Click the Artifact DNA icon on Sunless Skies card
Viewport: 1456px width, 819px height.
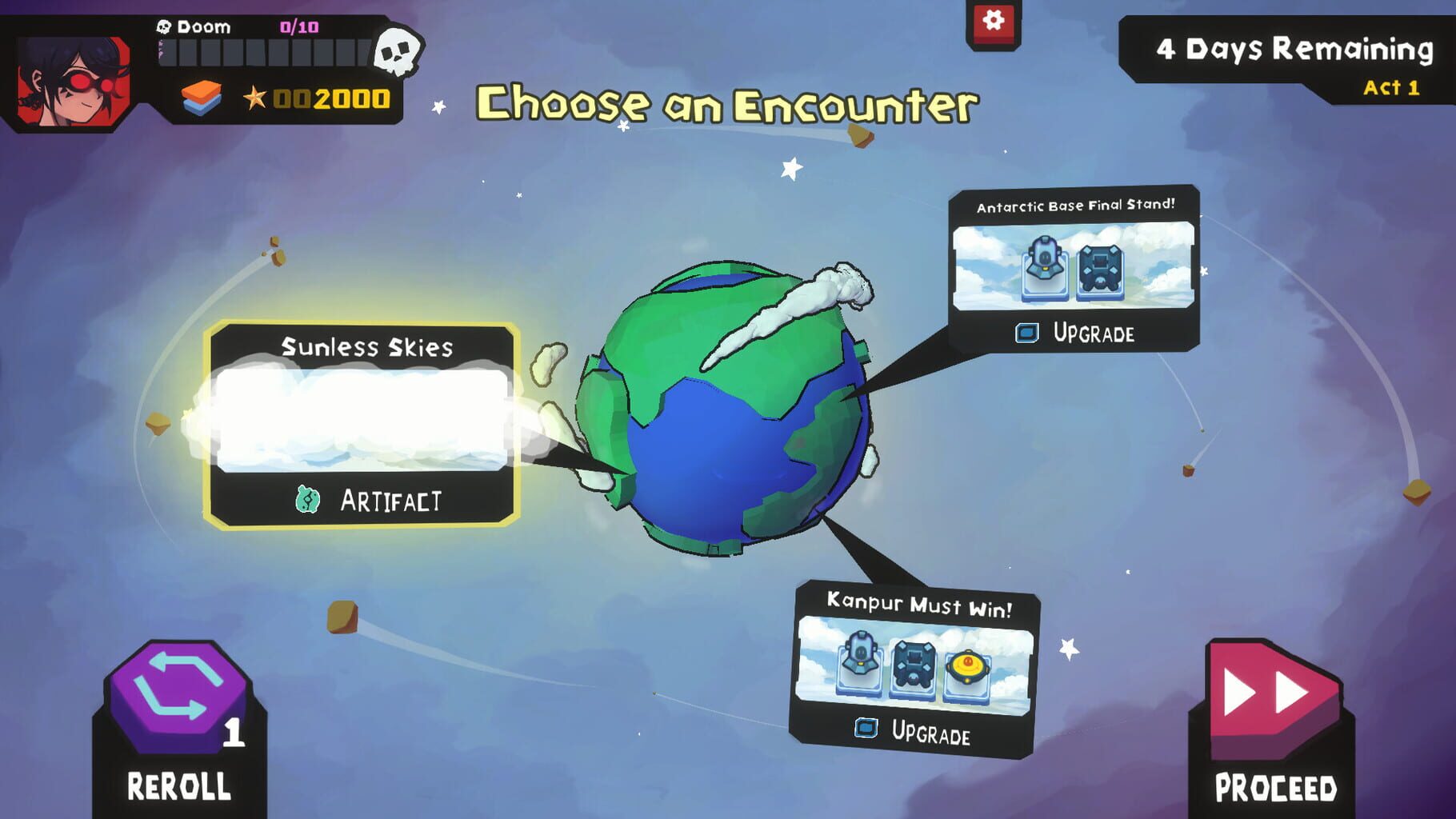(308, 499)
